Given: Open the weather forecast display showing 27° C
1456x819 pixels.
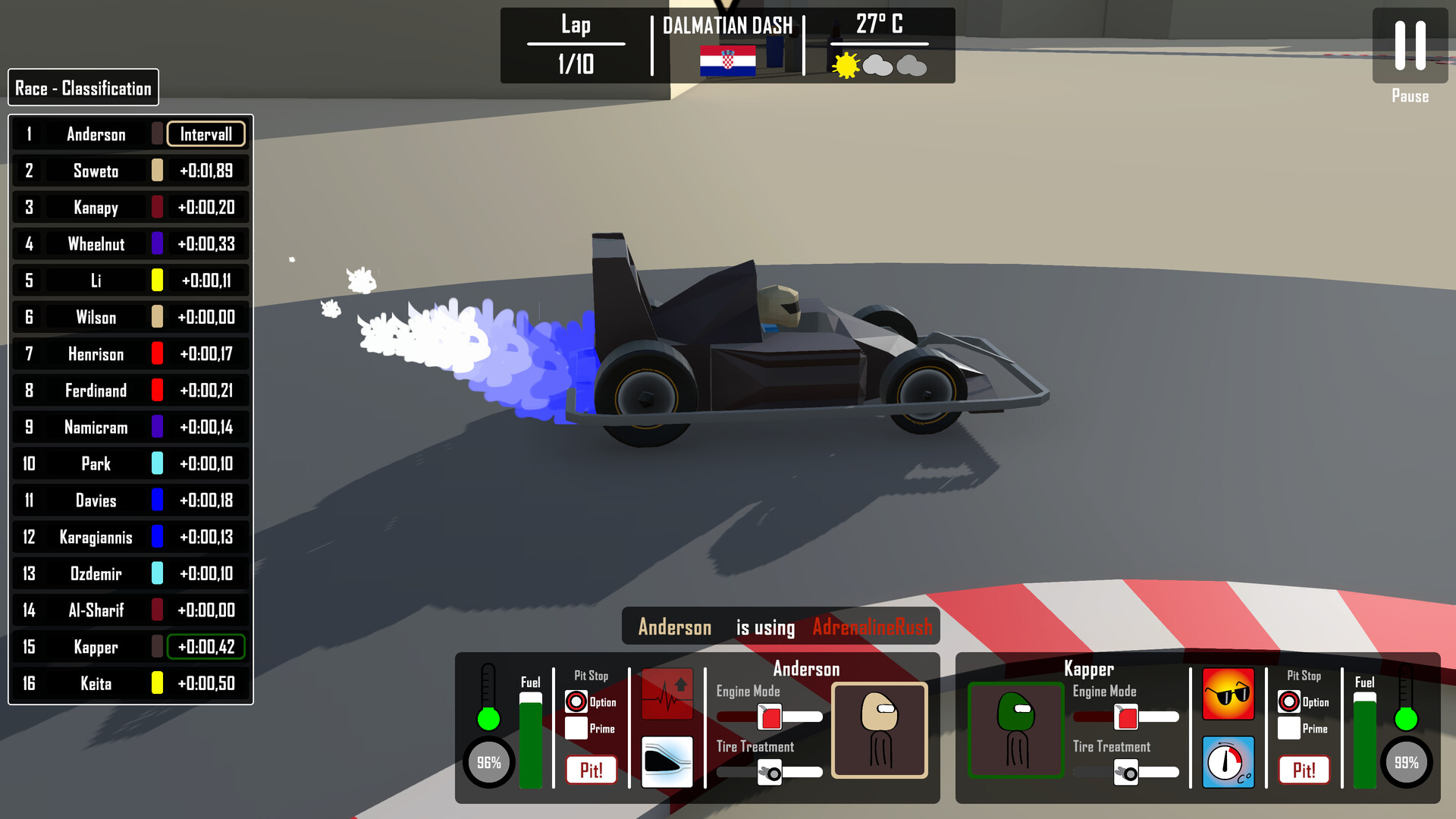Looking at the screenshot, I should (x=877, y=44).
